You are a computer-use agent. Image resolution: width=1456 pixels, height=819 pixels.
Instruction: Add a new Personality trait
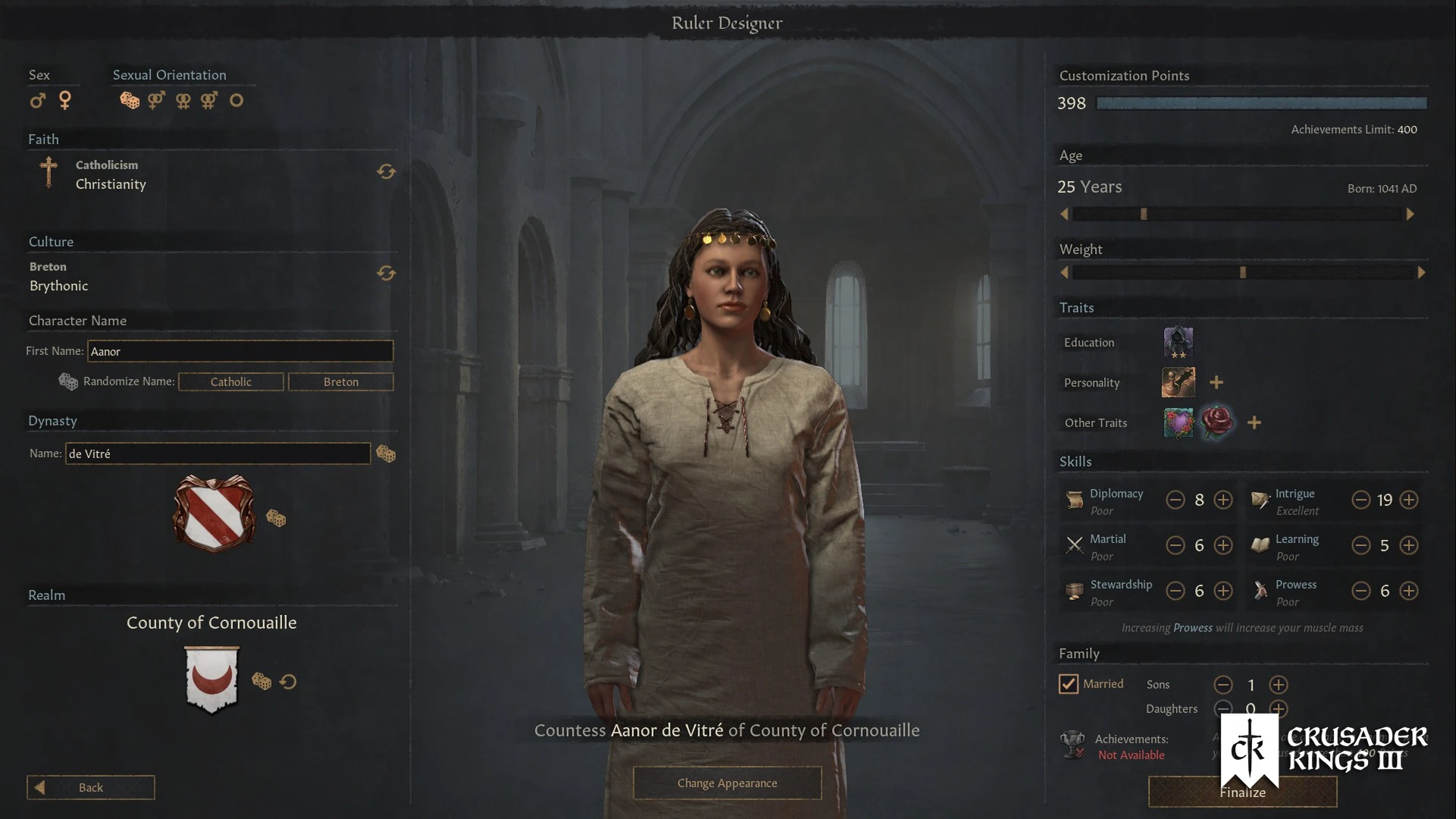[1216, 382]
